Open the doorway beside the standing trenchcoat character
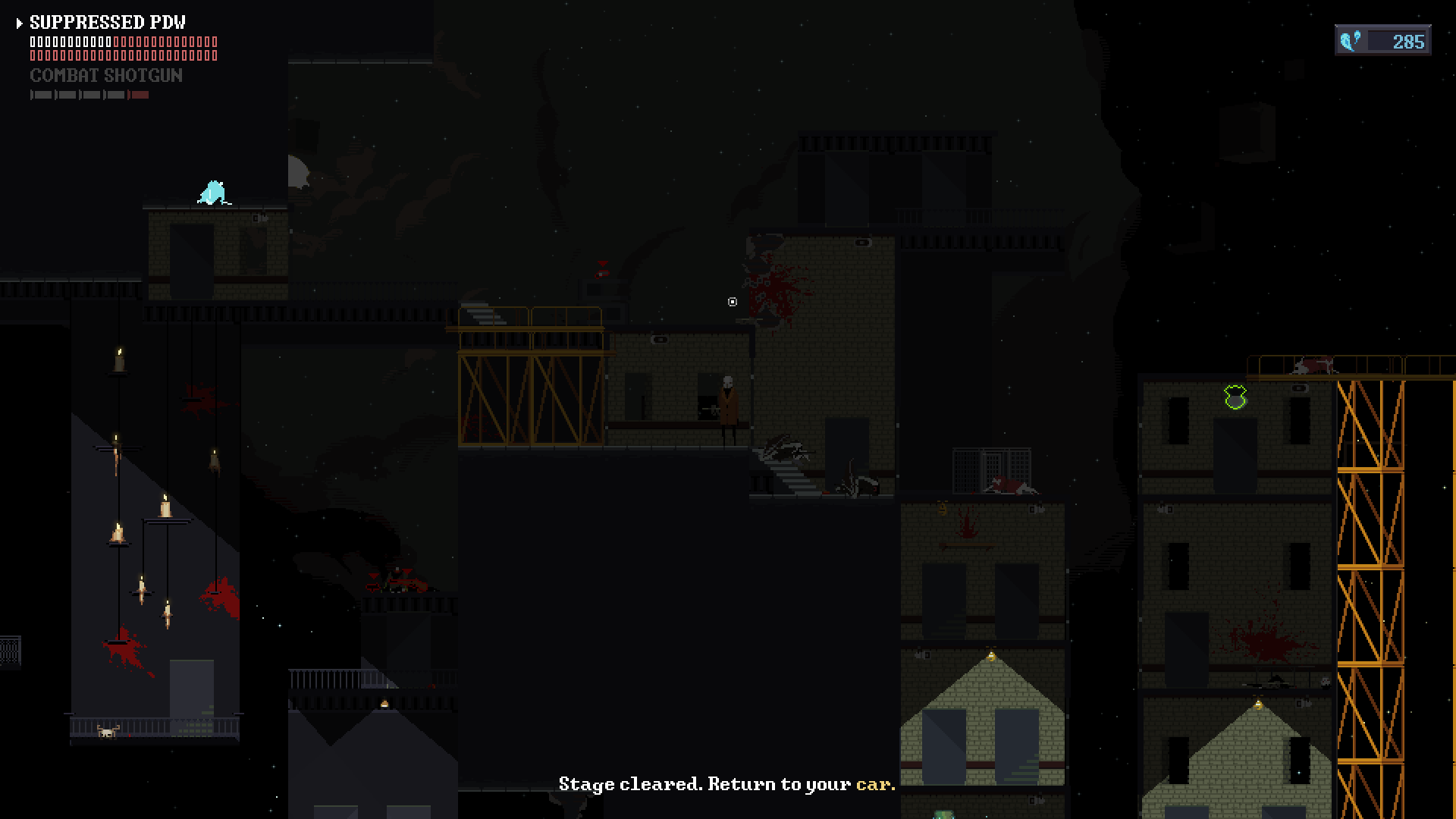 (x=706, y=396)
